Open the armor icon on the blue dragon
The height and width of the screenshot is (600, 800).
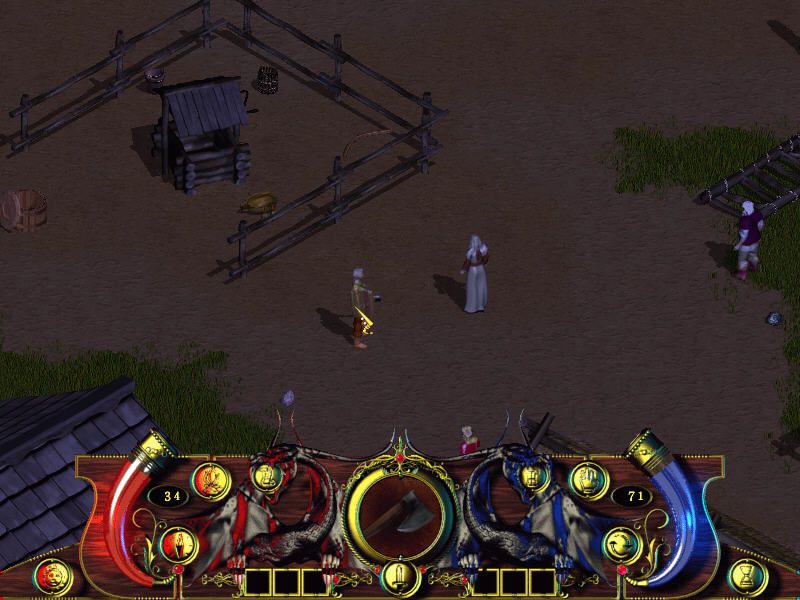tap(533, 476)
